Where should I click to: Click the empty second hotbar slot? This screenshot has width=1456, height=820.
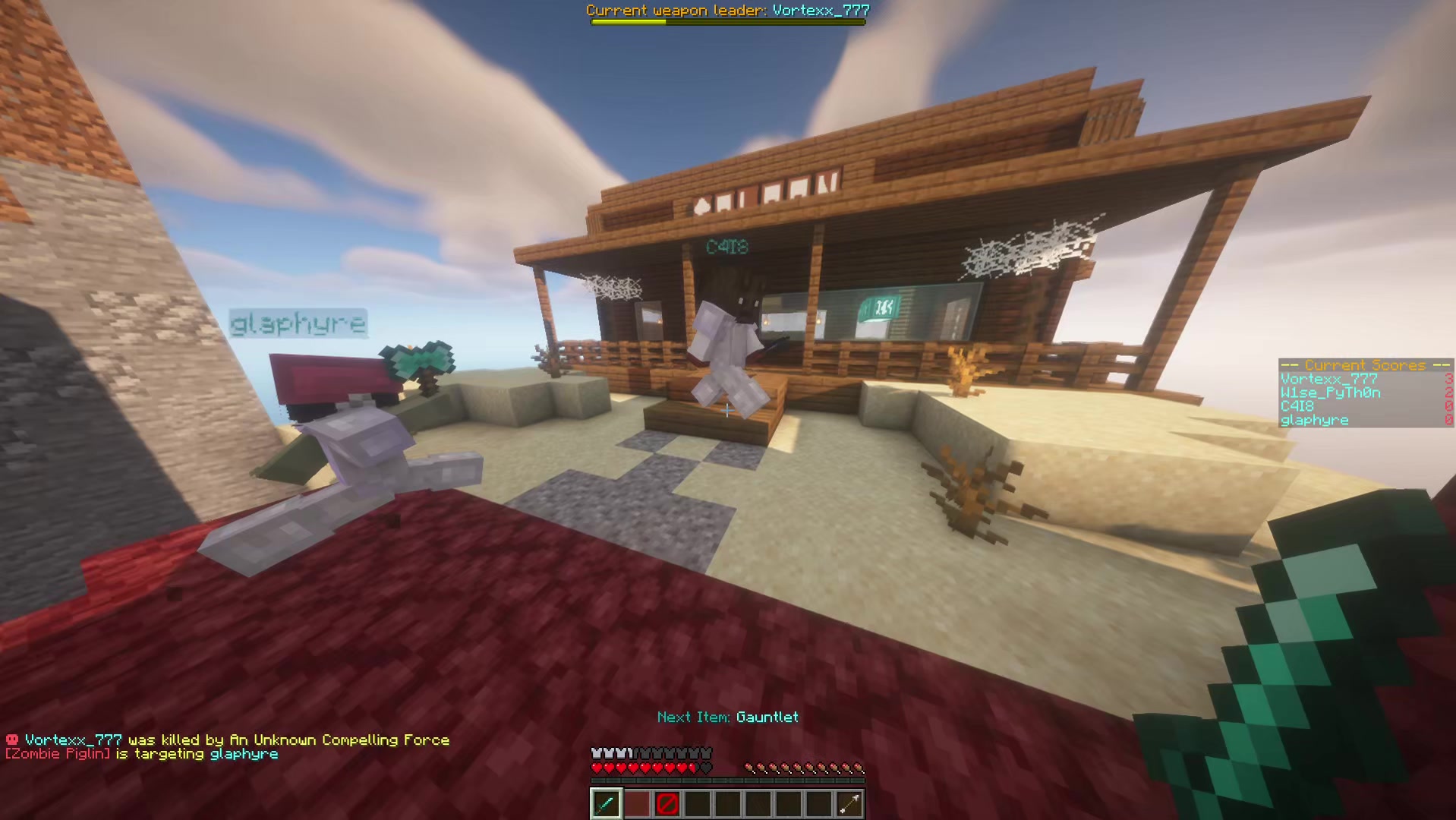(x=636, y=803)
